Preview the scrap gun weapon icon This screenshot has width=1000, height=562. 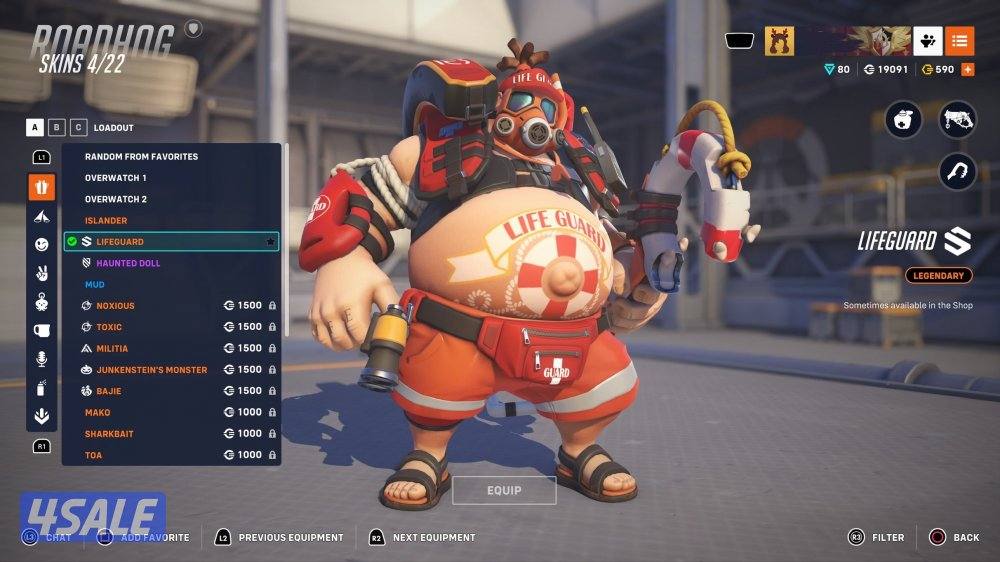pyautogui.click(x=957, y=120)
